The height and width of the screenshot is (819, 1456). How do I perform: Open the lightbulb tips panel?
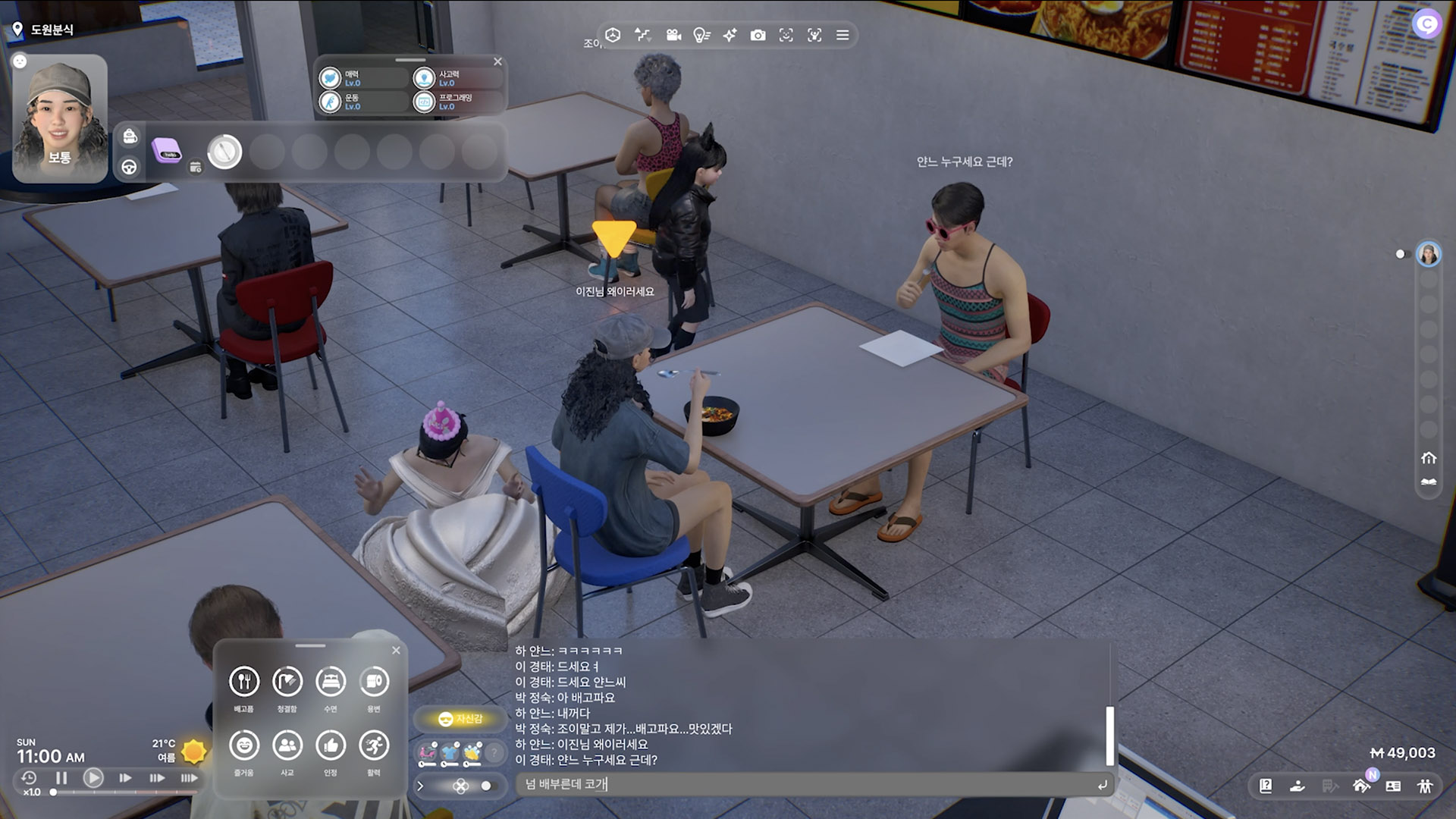(701, 35)
